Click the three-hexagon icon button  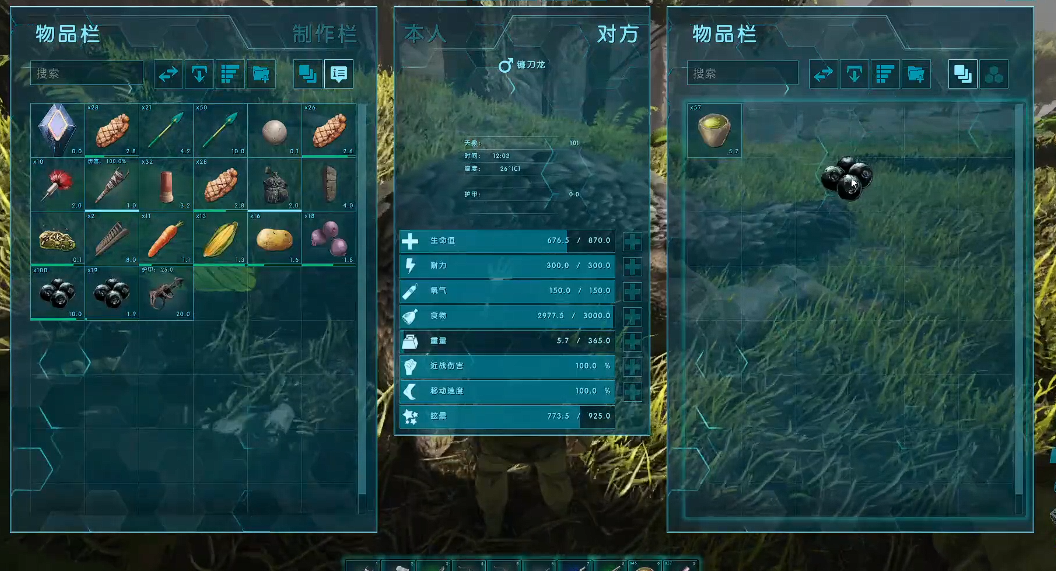(994, 74)
